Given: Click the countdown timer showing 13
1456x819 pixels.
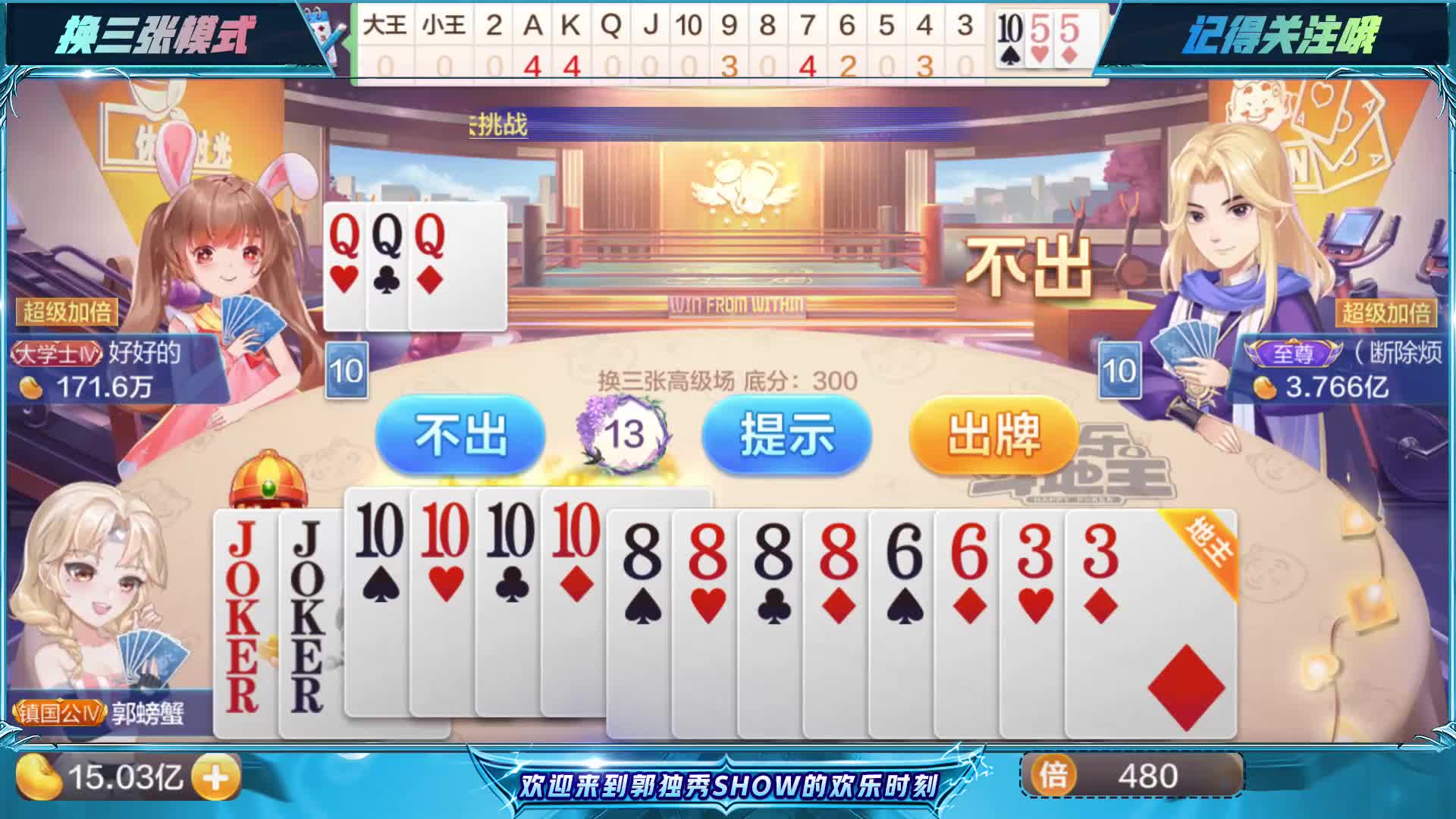Looking at the screenshot, I should (623, 435).
